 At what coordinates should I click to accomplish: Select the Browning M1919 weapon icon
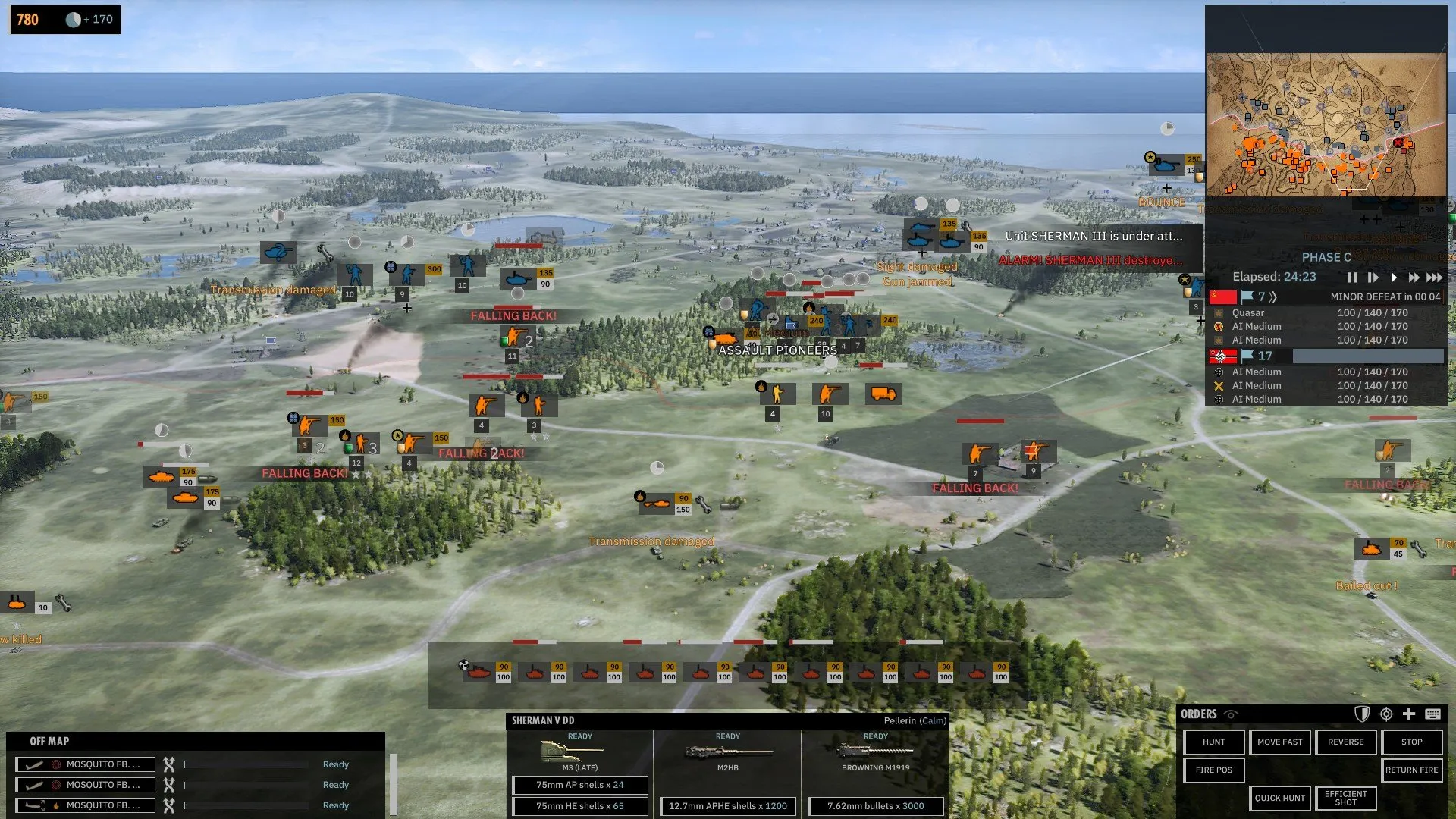(x=874, y=753)
